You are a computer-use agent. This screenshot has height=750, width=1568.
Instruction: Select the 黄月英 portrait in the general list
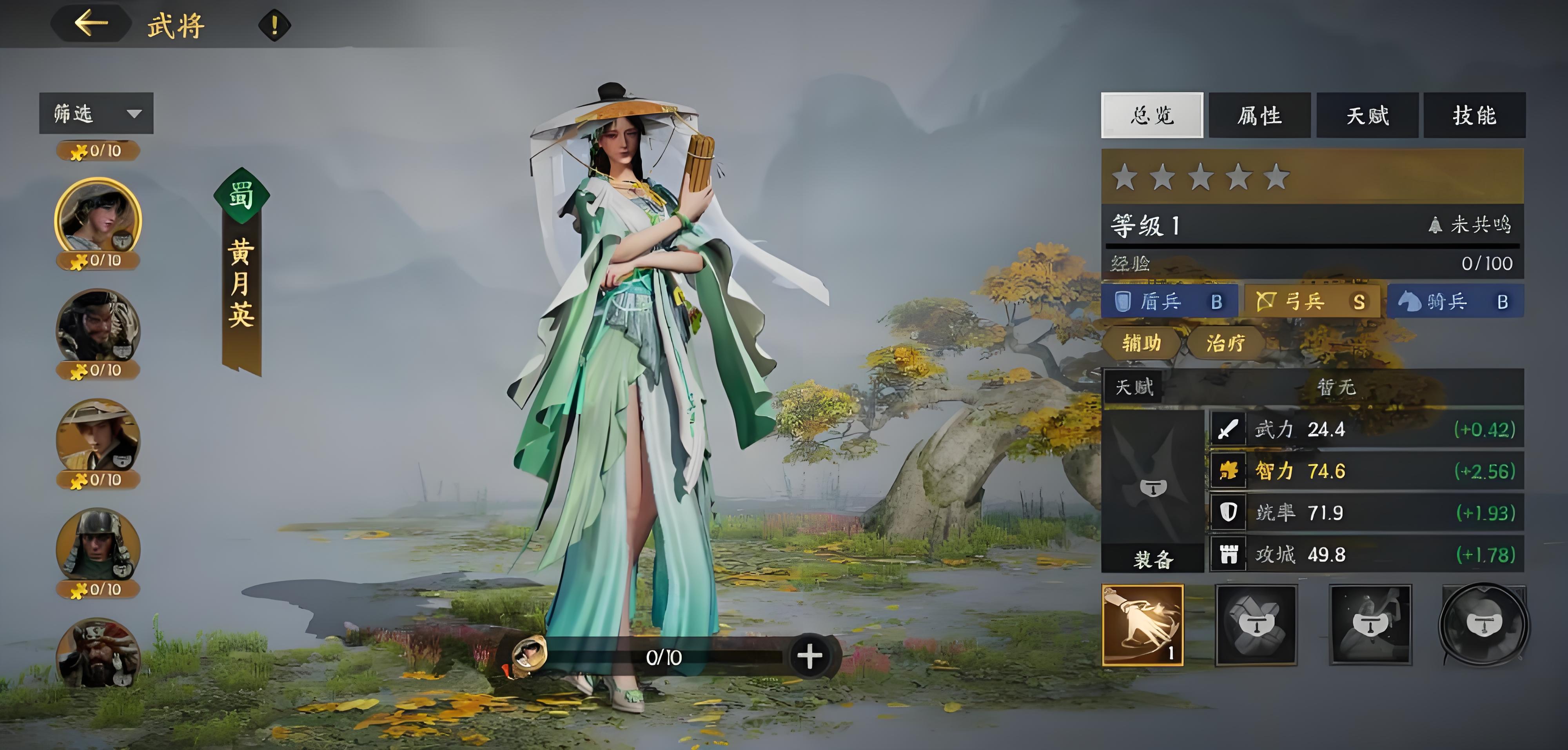(98, 219)
